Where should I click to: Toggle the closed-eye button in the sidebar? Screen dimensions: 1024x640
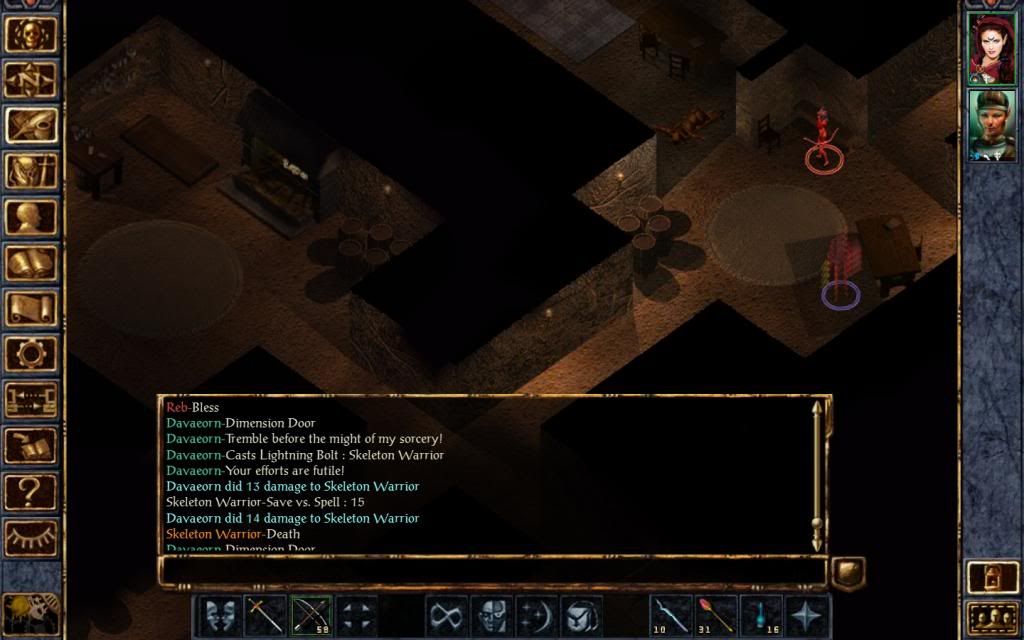click(x=31, y=538)
